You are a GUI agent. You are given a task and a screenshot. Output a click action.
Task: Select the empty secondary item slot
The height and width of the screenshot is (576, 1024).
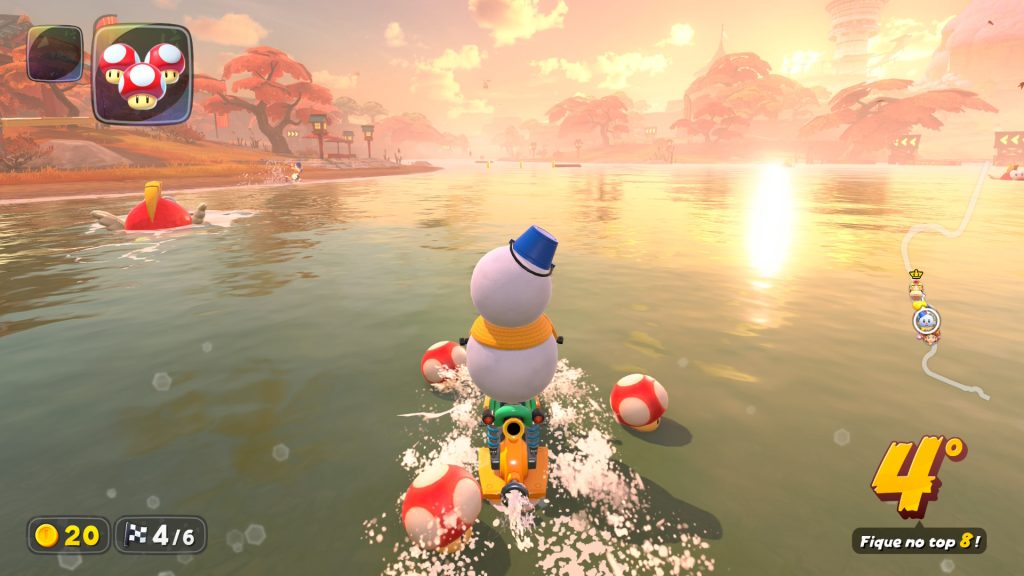pos(55,53)
